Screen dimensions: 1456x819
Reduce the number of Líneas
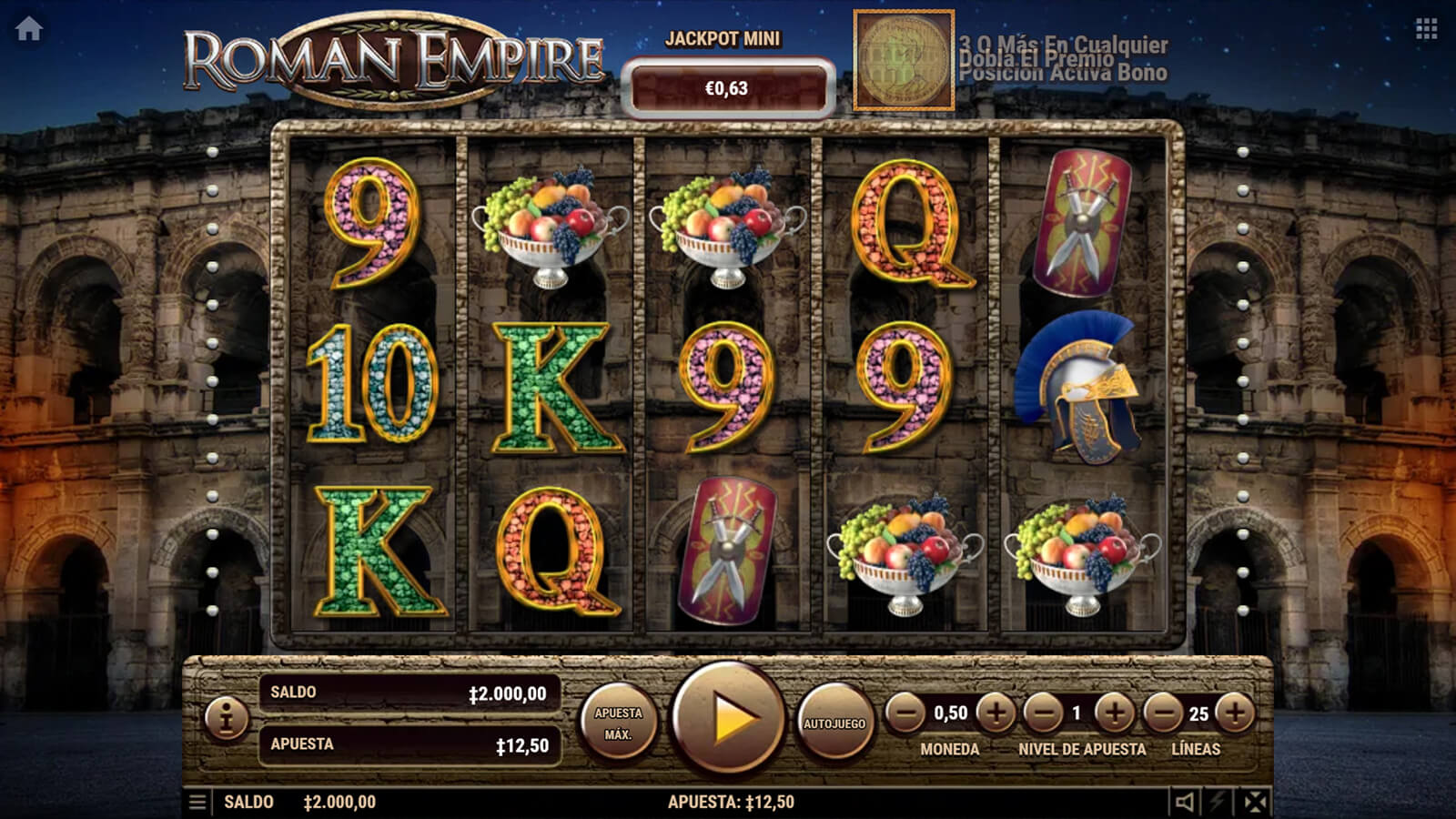click(1163, 713)
